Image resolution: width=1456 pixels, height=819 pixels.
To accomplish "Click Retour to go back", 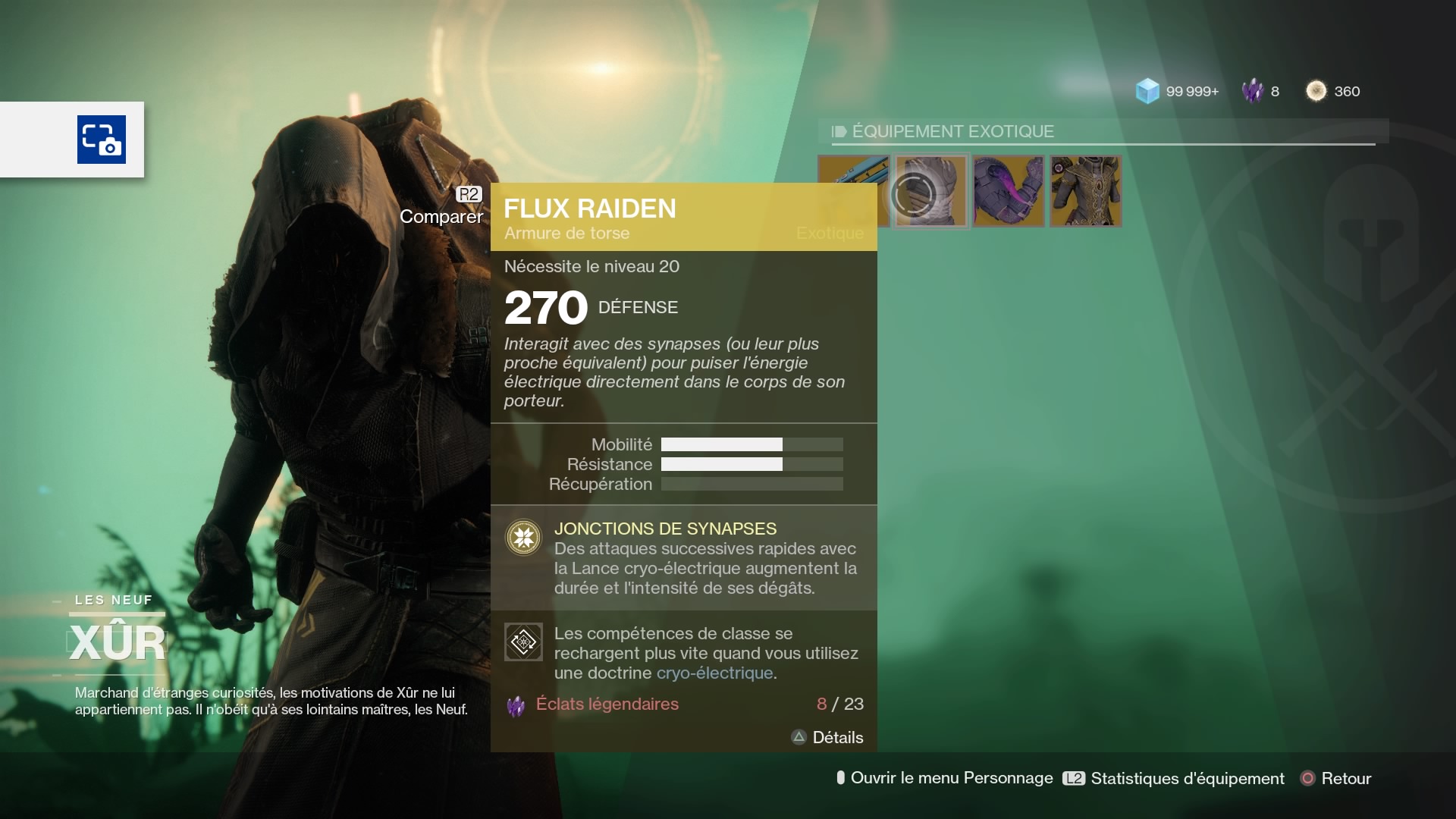I will pyautogui.click(x=1336, y=778).
